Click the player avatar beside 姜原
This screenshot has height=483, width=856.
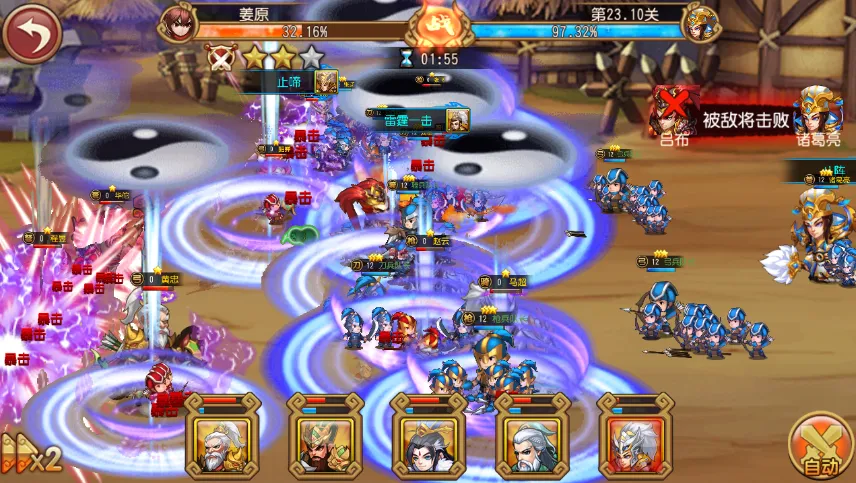point(179,22)
